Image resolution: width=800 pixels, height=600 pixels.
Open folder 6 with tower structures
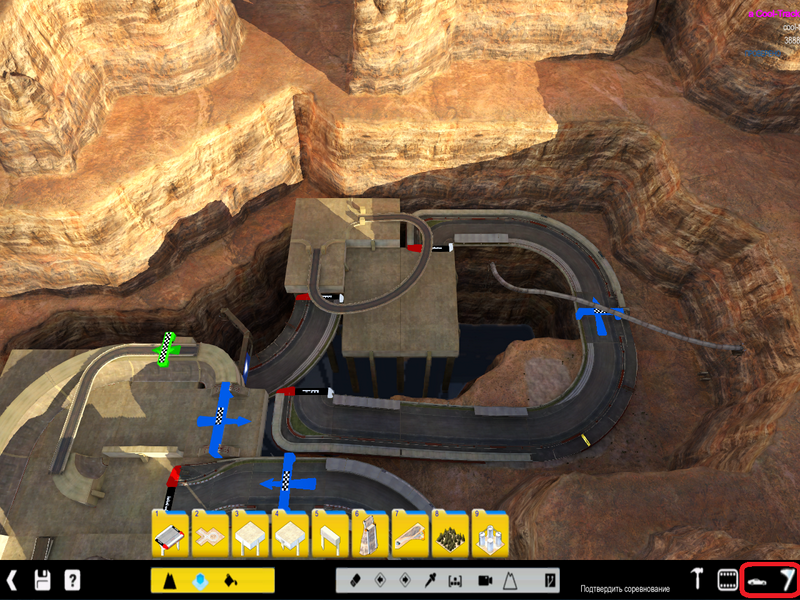click(370, 535)
